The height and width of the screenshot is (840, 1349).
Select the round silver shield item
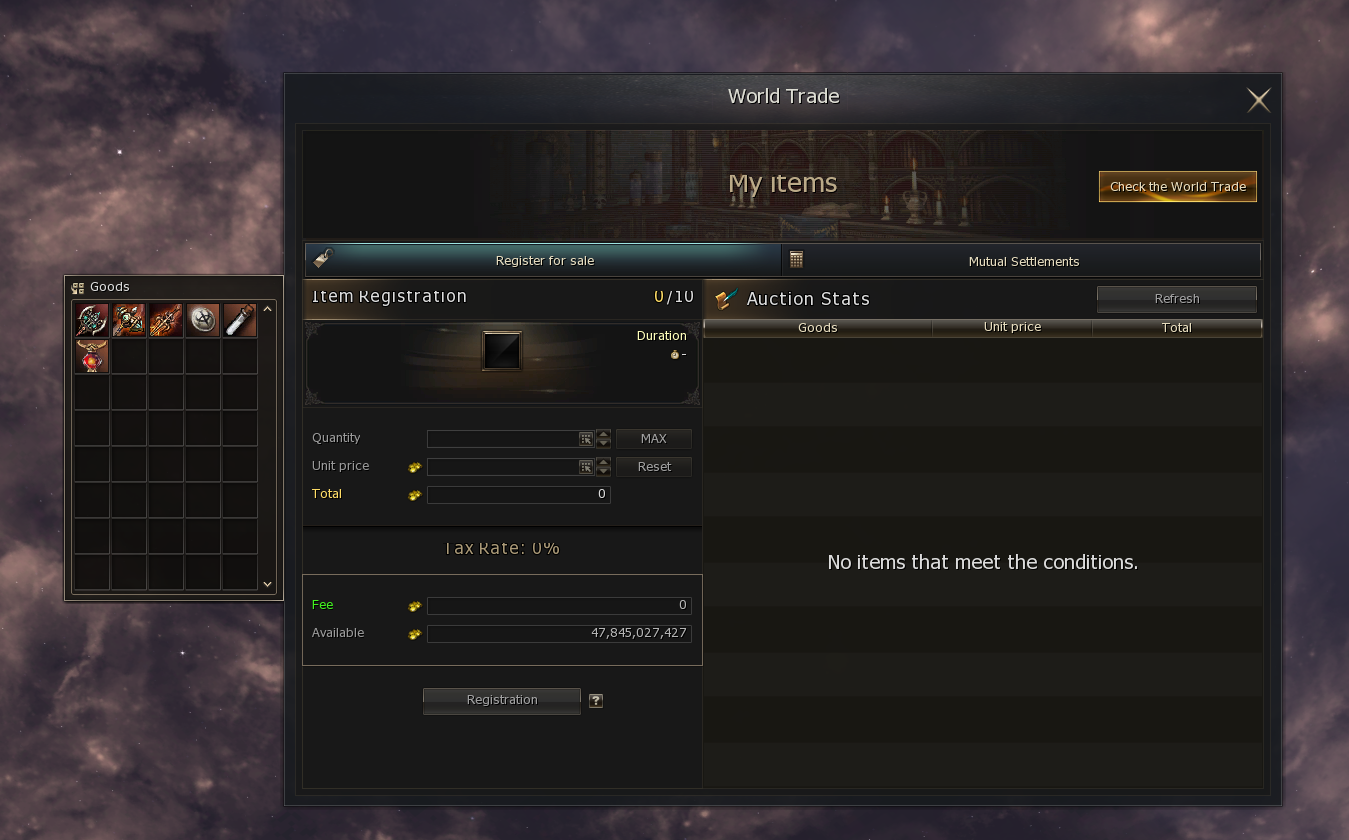(203, 320)
